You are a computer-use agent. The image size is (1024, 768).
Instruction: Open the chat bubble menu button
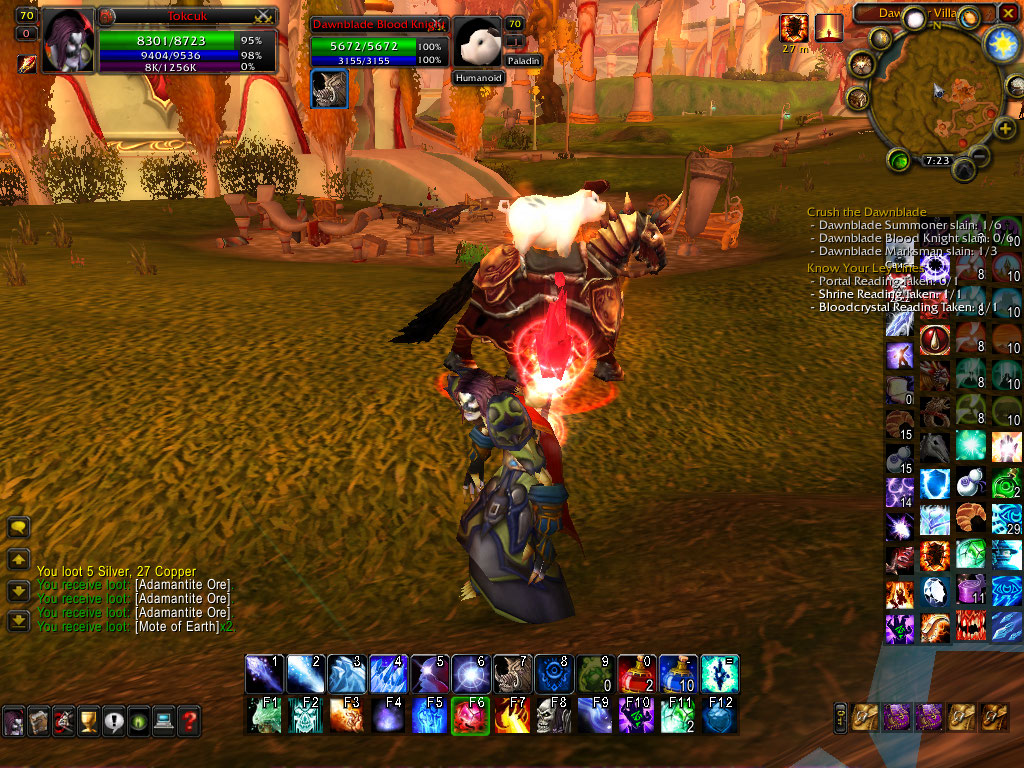coord(19,527)
